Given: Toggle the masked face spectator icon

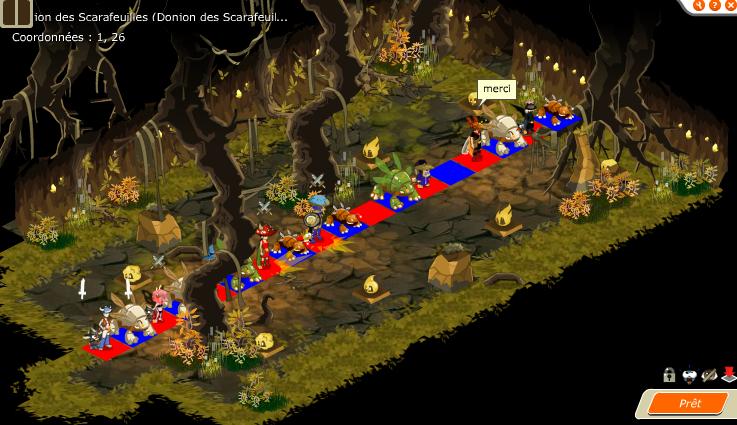Looking at the screenshot, I should 689,375.
